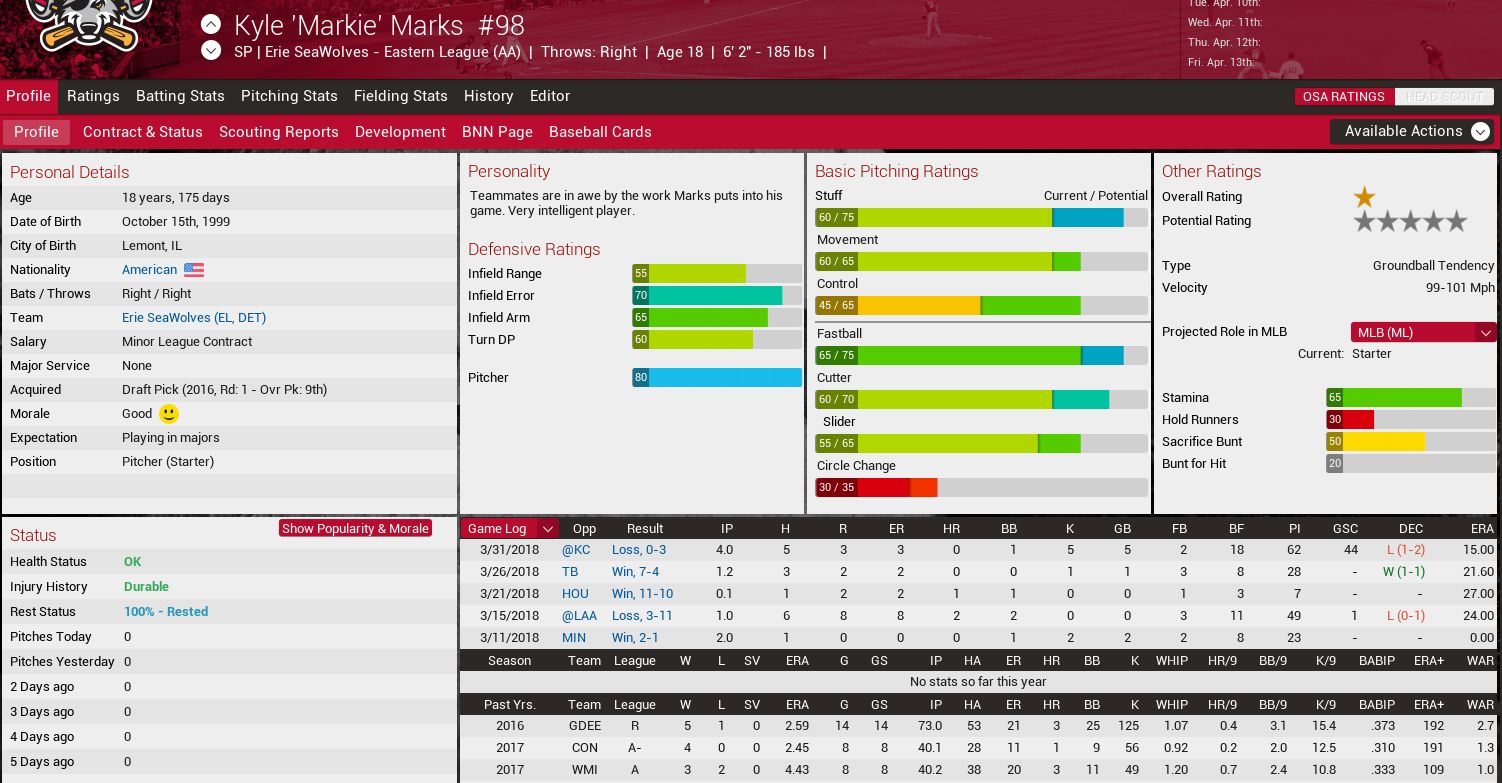The image size is (1502, 783).
Task: Switch ratings to Head Scout
Action: point(1444,97)
